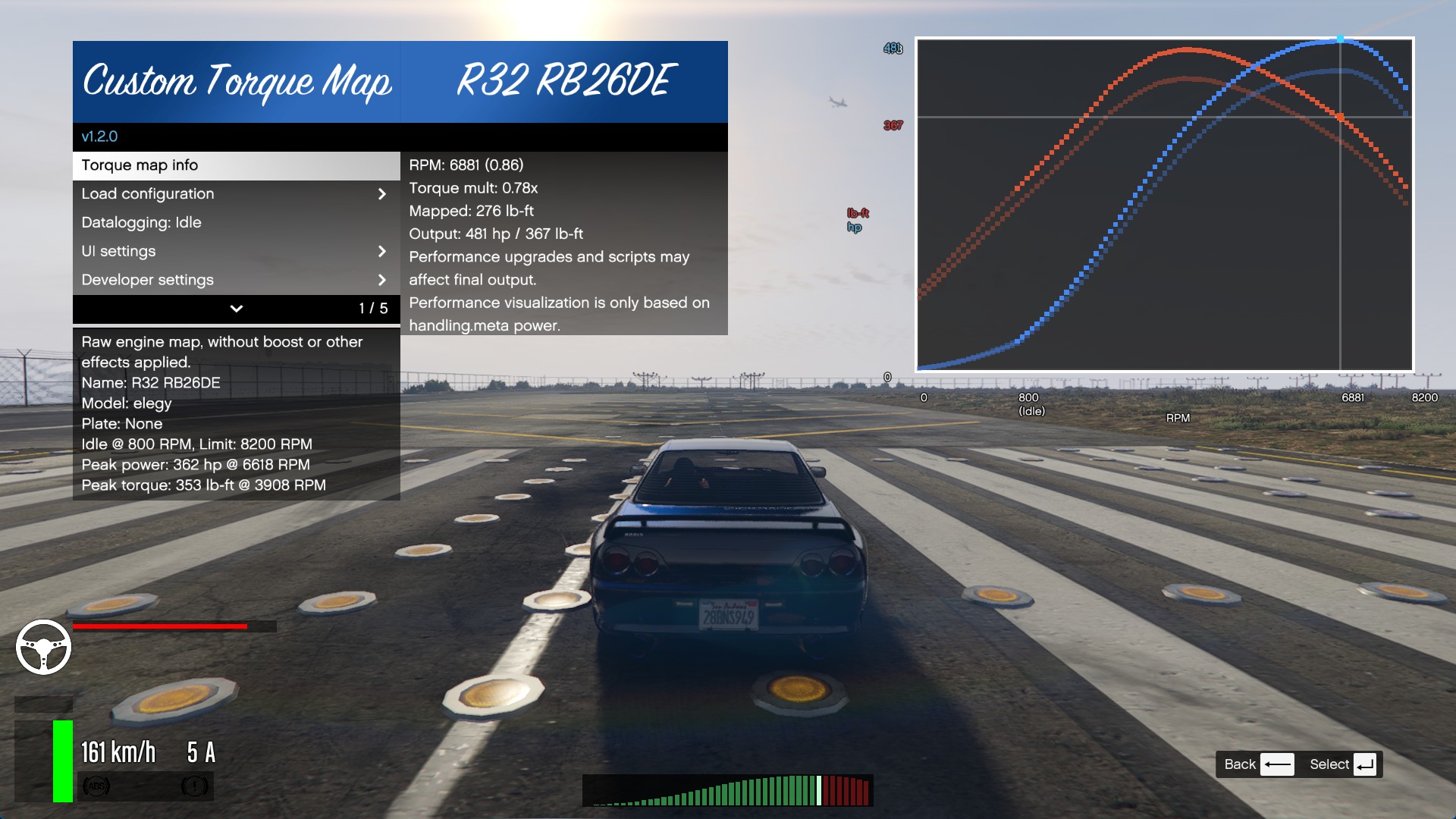The height and width of the screenshot is (819, 1456).
Task: Click the steering wheel indicator icon
Action: point(45,647)
